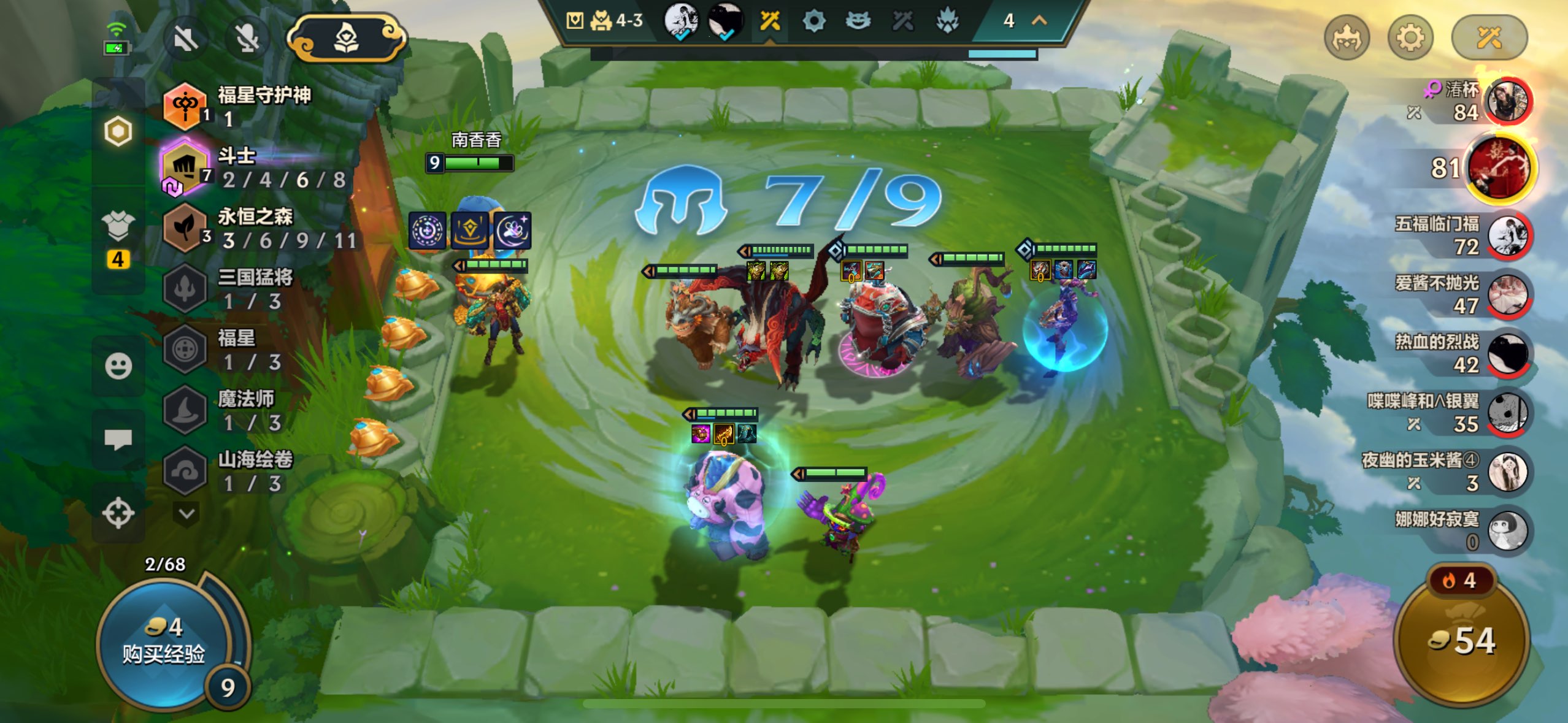Screen dimensions: 1568x723
Task: Click the ornate hooded figure button
Action: click(x=347, y=39)
